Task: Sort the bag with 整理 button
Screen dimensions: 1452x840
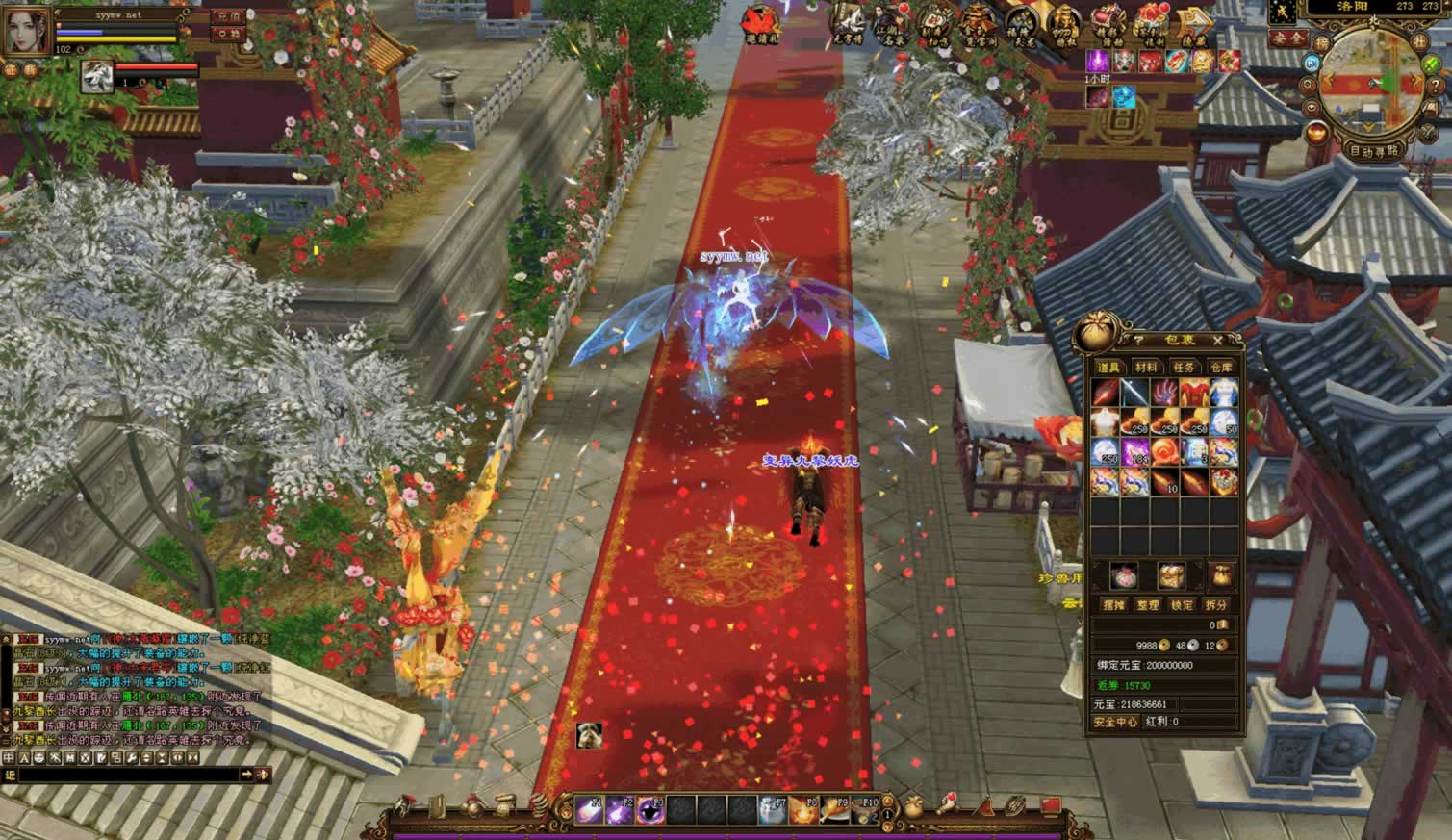Action: (1147, 605)
